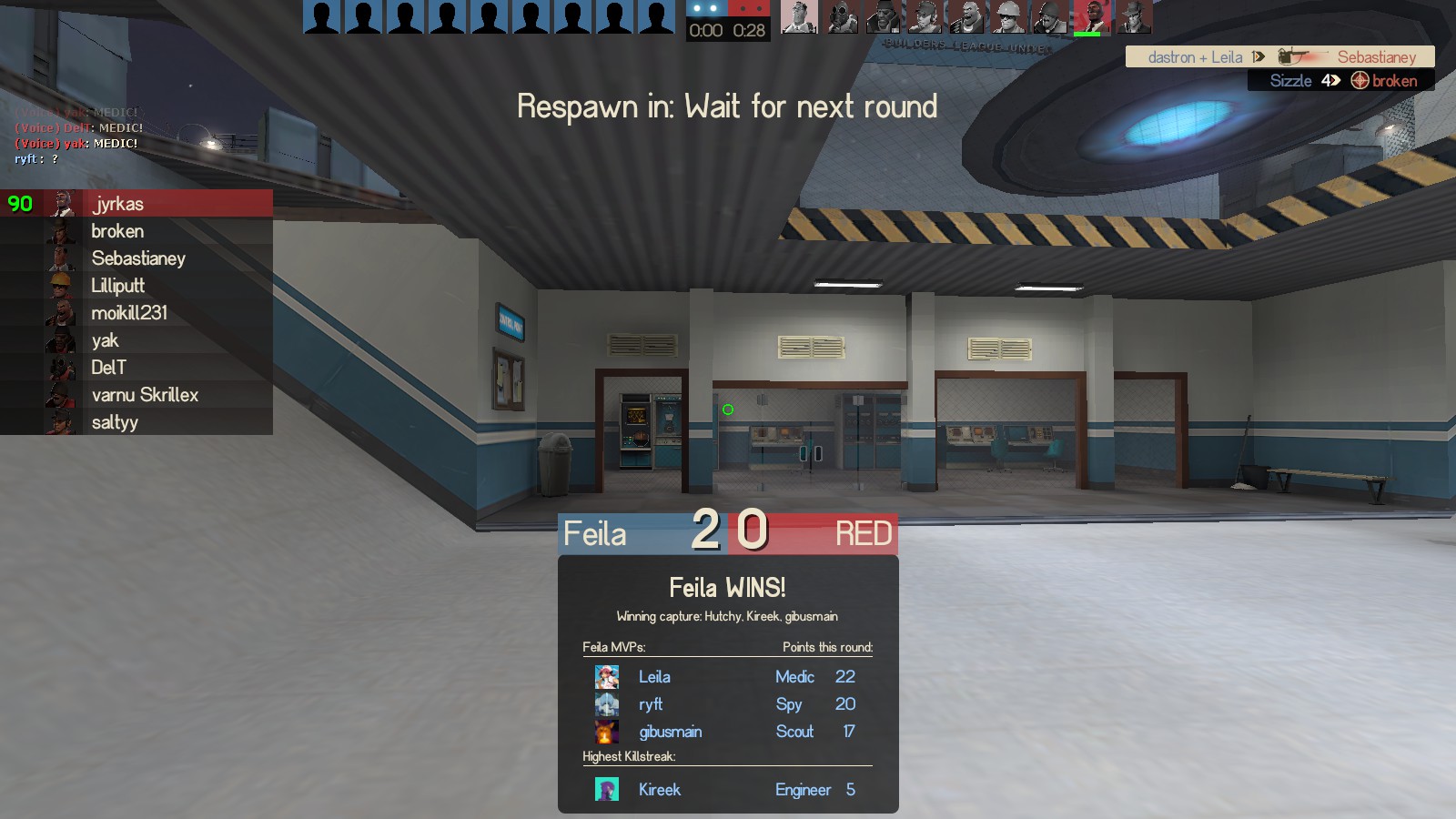Open Leila's avatar in the MVP list

click(607, 677)
